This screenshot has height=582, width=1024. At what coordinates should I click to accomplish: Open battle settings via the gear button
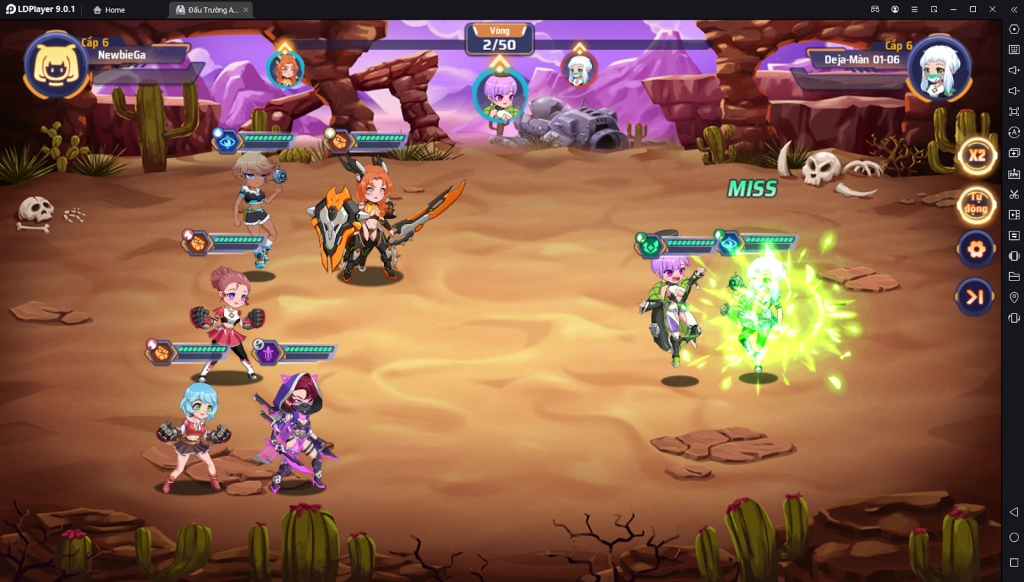tap(976, 248)
